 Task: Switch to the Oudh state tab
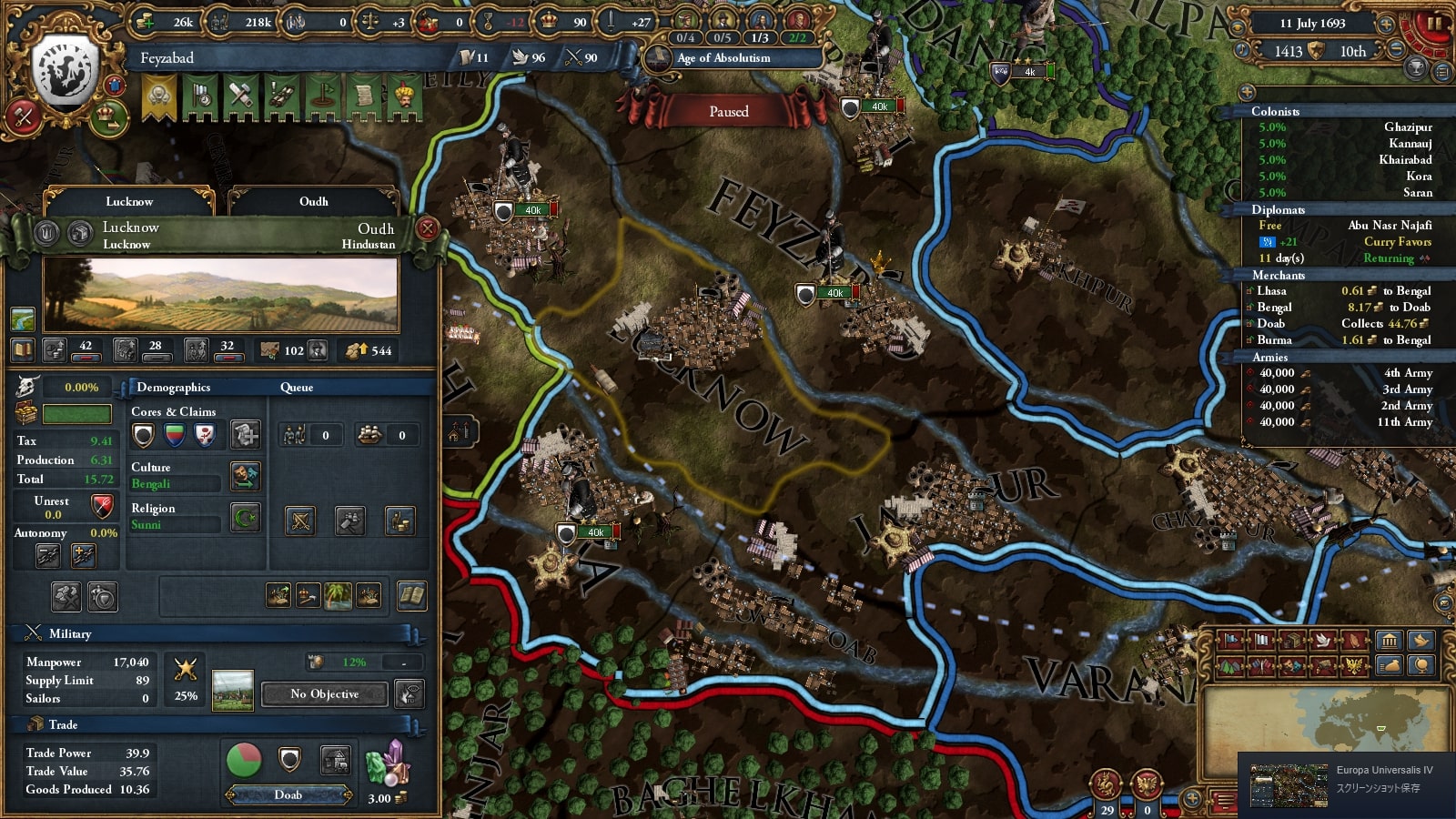point(313,201)
